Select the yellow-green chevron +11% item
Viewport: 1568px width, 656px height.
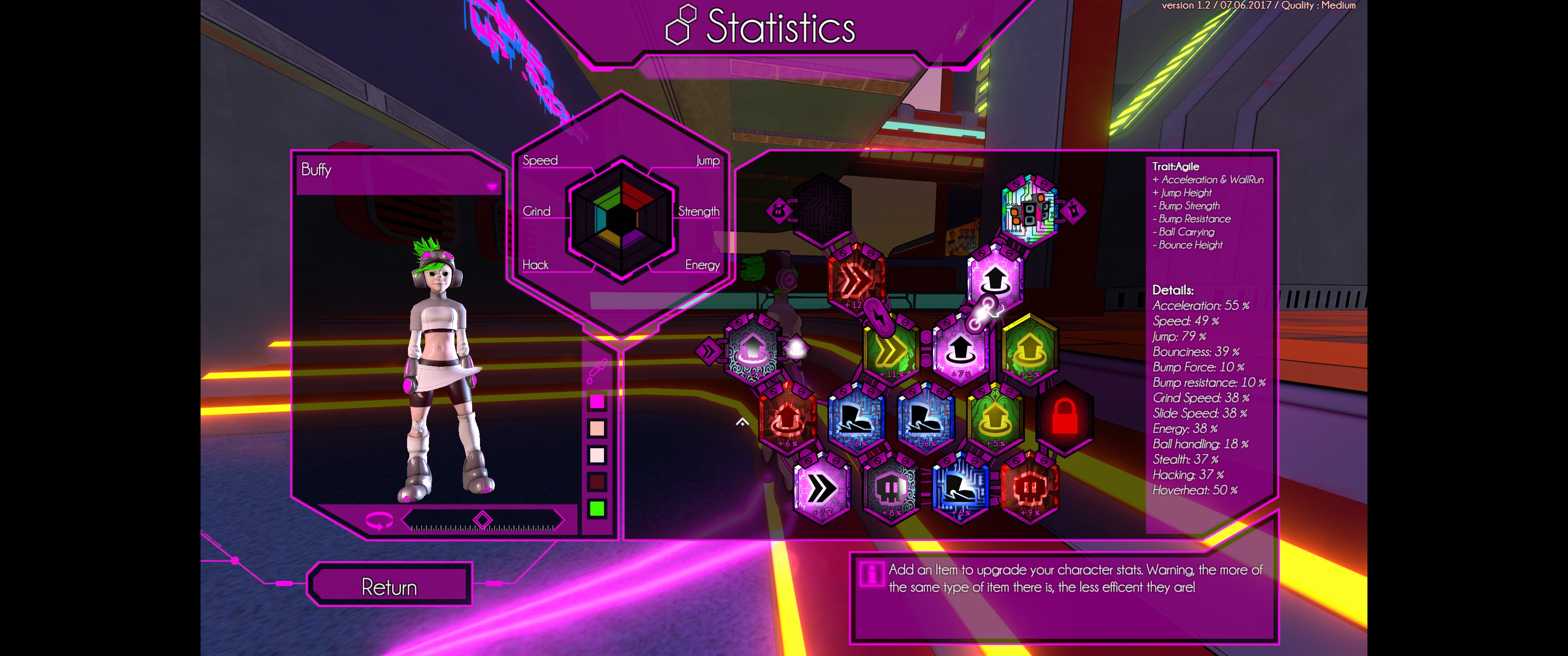890,350
